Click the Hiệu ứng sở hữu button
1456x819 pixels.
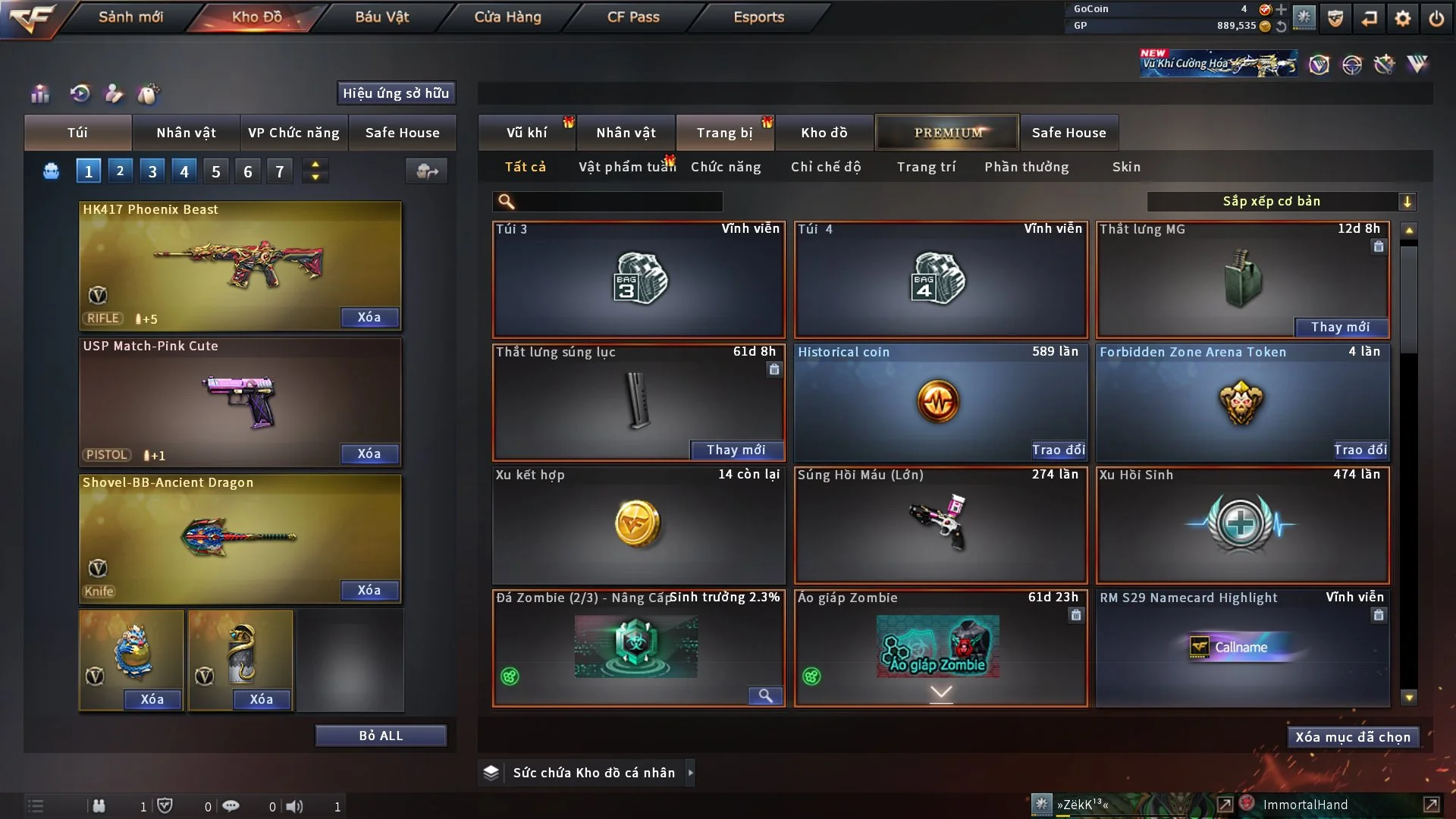coord(396,93)
